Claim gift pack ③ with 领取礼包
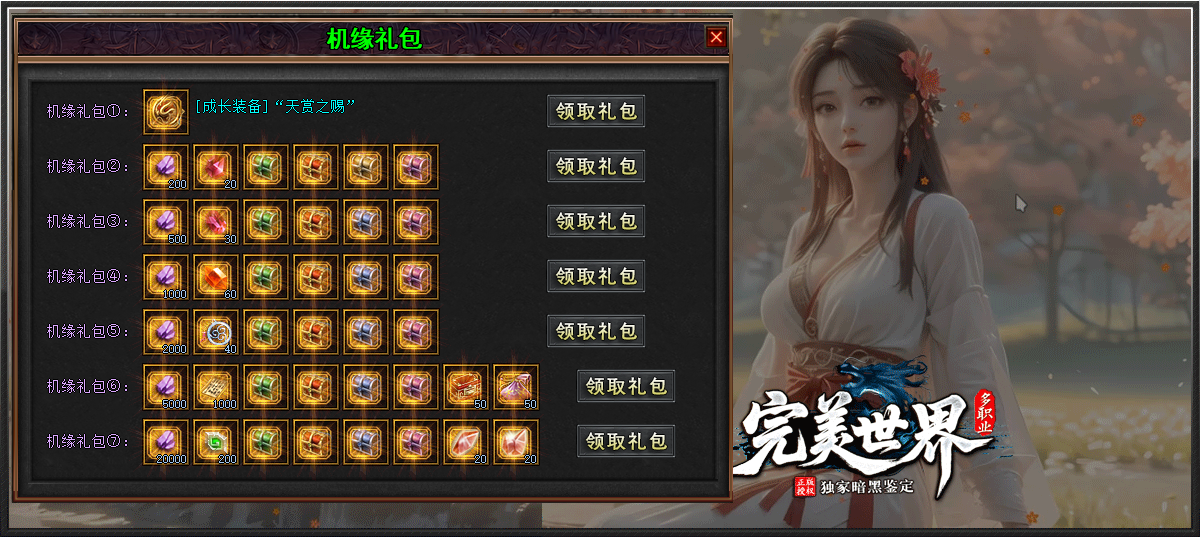Screen dimensions: 1200x537 [596, 221]
